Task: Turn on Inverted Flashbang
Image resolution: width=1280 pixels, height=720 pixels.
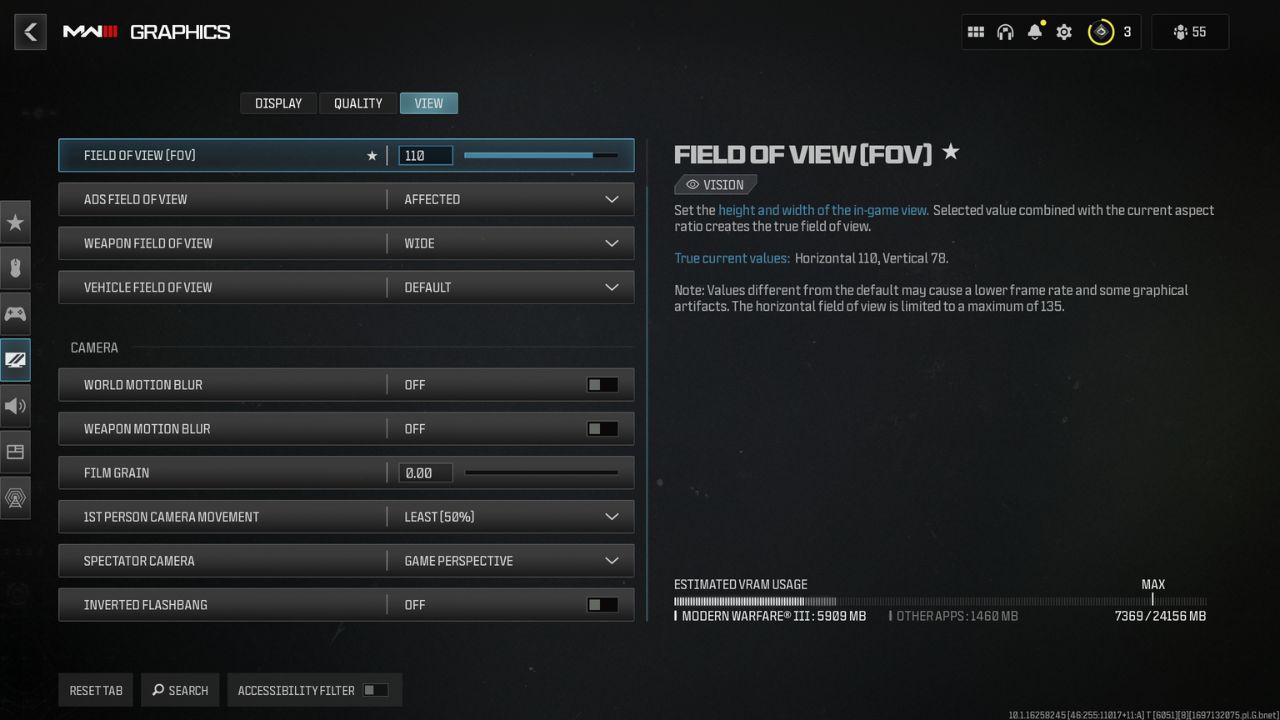Action: click(603, 604)
